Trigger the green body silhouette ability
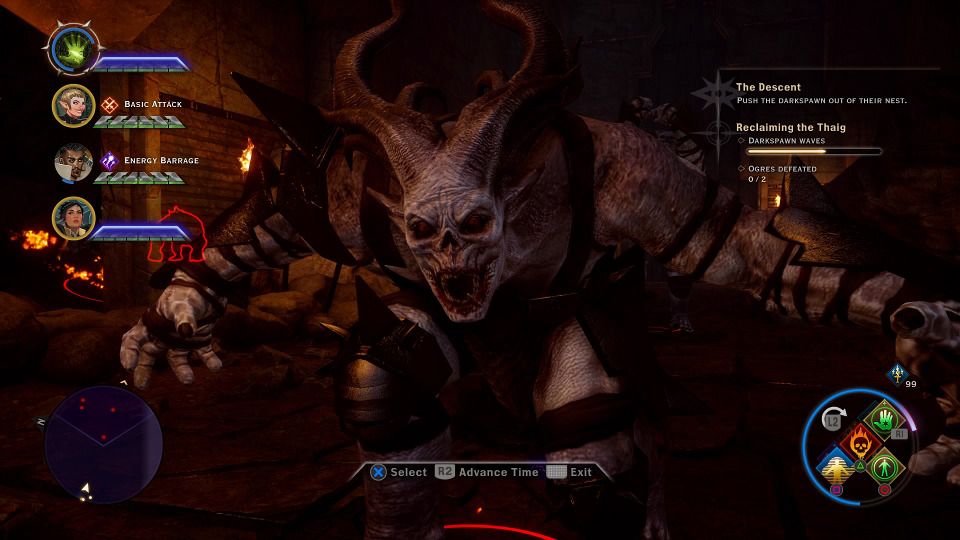The image size is (960, 540). [884, 467]
